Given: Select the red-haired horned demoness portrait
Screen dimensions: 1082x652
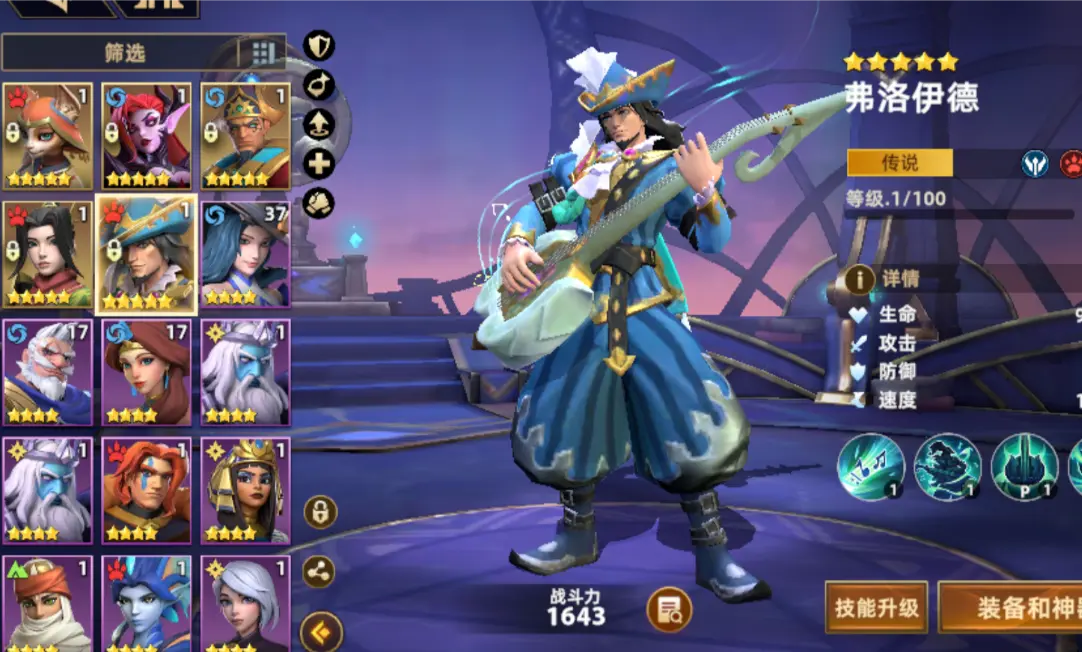Looking at the screenshot, I should coord(147,136).
